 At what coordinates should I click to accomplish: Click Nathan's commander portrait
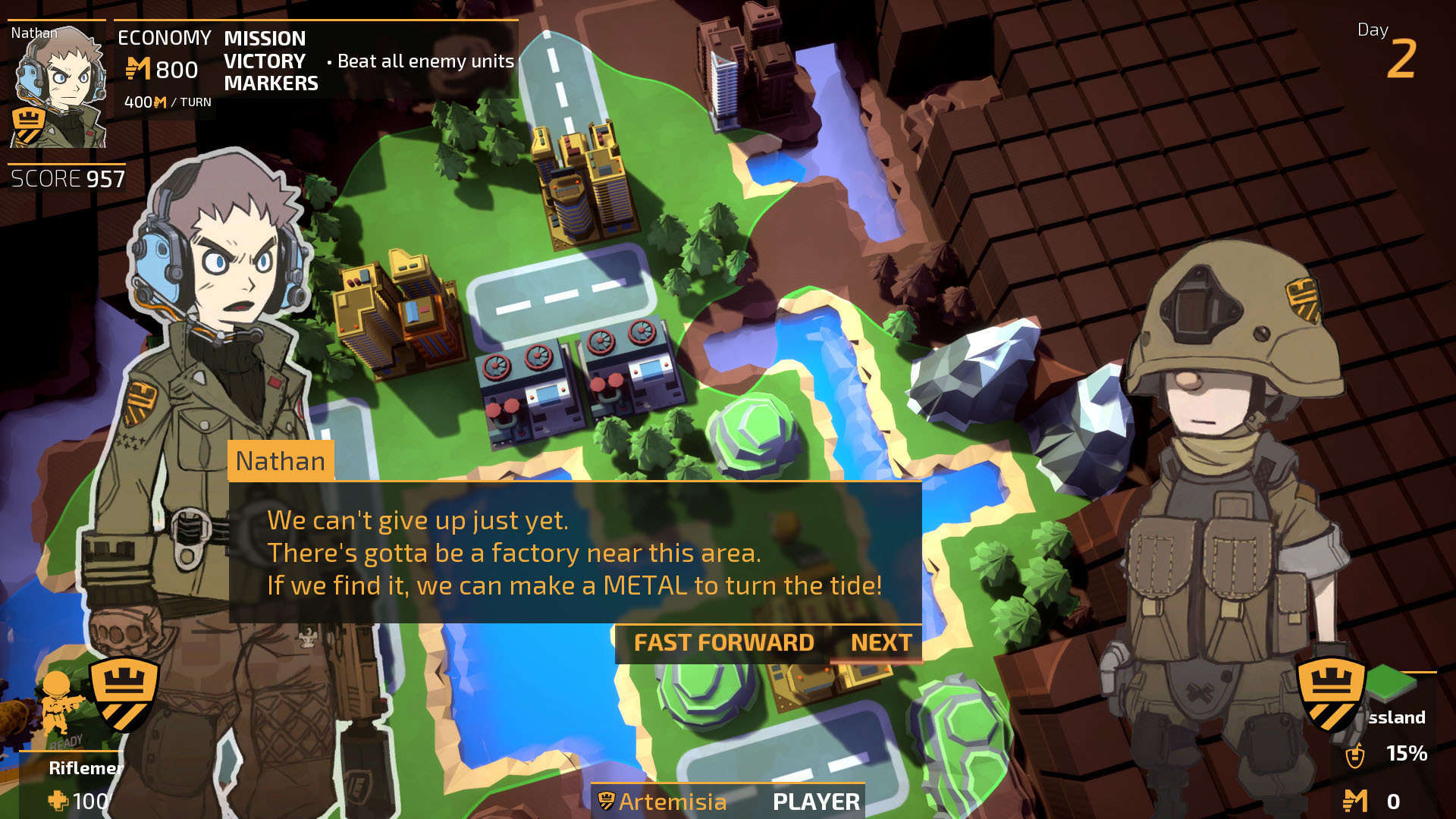[58, 85]
